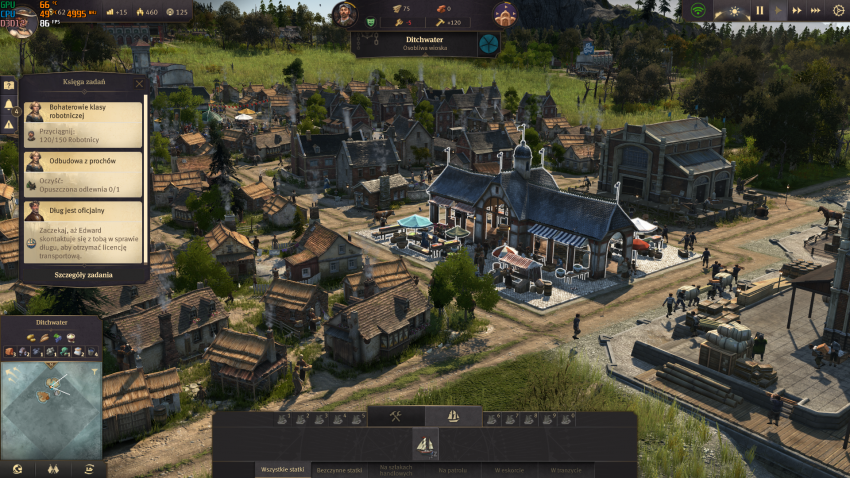
Task: Set game speed to fast forward
Action: coord(796,11)
